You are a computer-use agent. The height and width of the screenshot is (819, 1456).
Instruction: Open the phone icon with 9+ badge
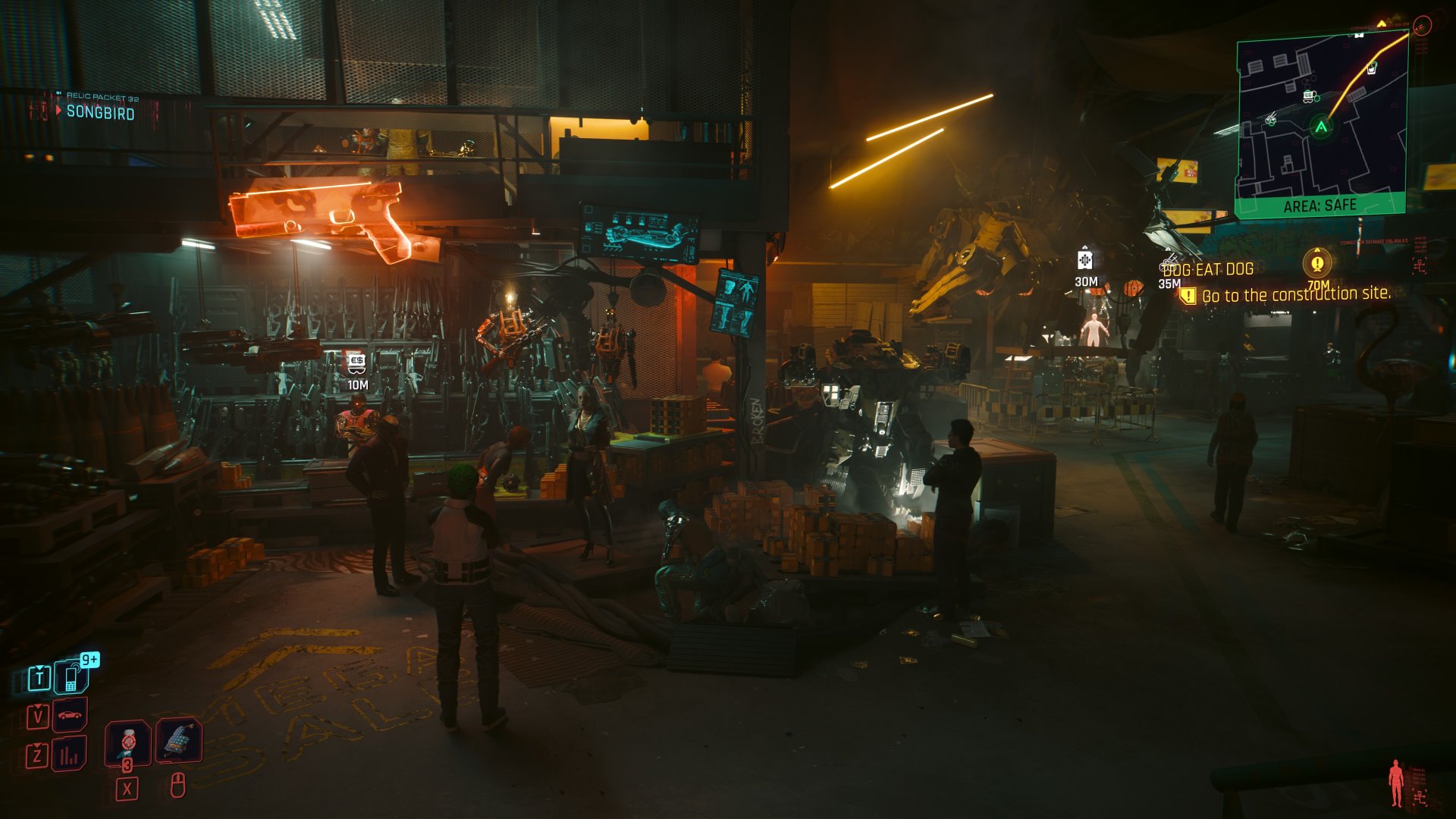coord(72,676)
